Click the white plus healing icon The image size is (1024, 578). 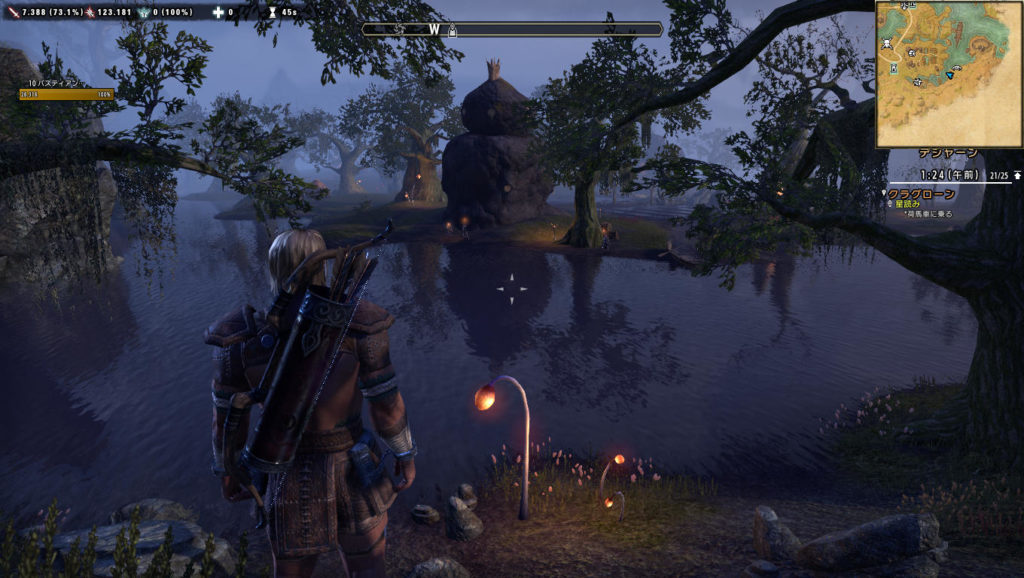218,12
